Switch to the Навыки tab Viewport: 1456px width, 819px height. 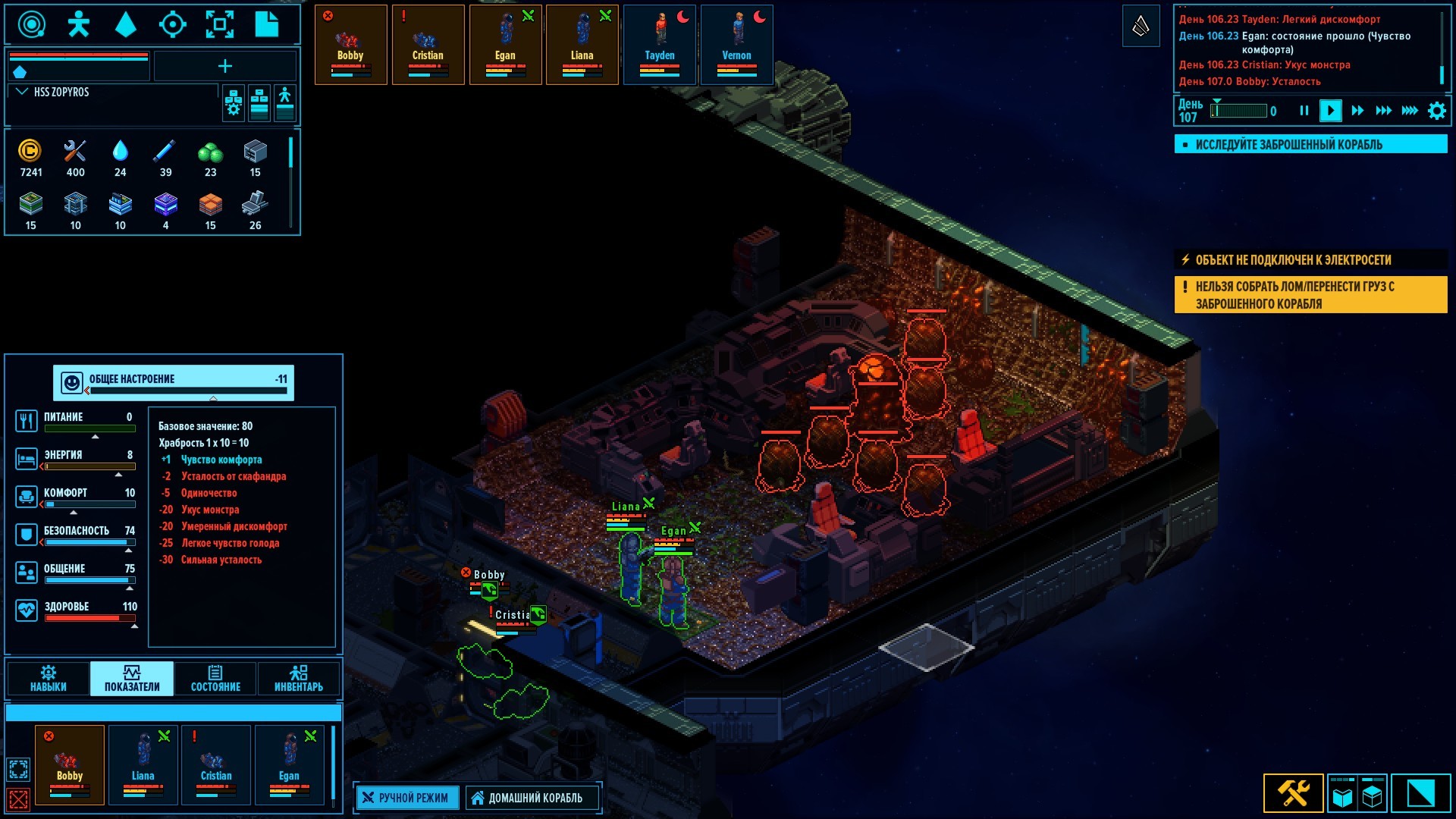coord(49,678)
